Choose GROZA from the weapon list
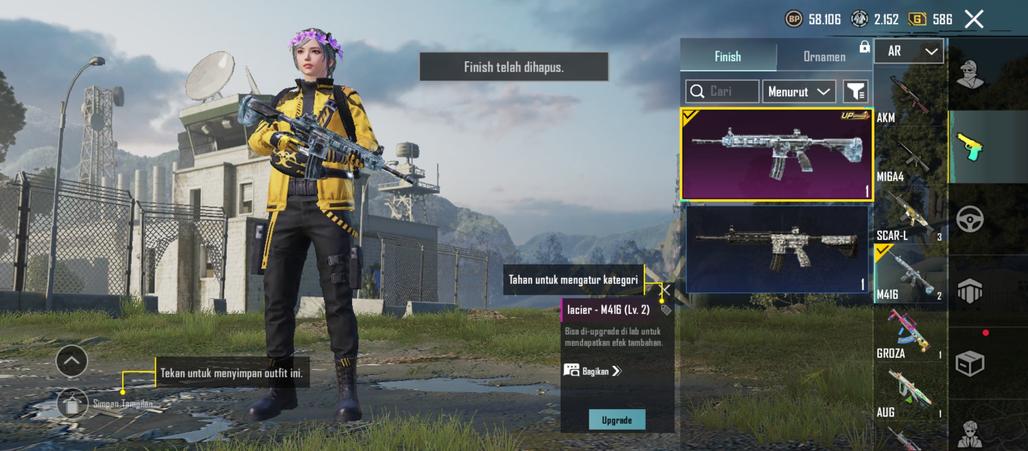Image resolution: width=1028 pixels, height=451 pixels. coord(908,334)
